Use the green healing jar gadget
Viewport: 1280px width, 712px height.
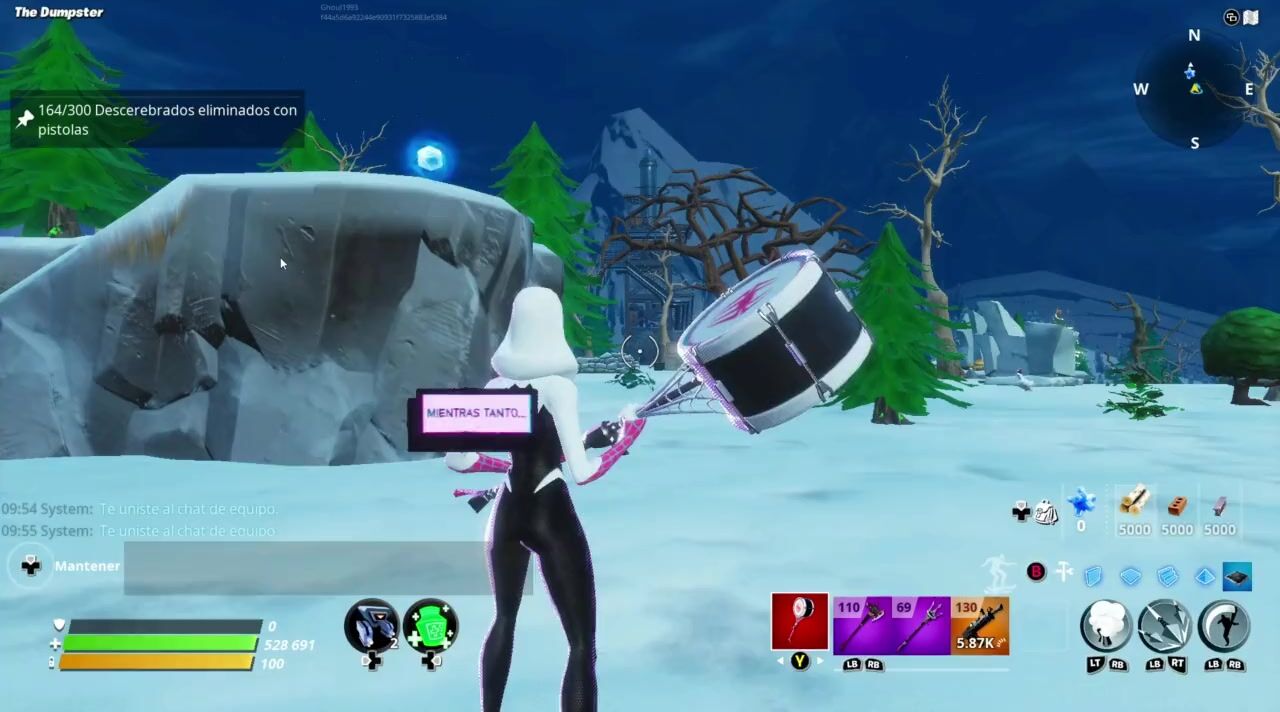(x=431, y=626)
